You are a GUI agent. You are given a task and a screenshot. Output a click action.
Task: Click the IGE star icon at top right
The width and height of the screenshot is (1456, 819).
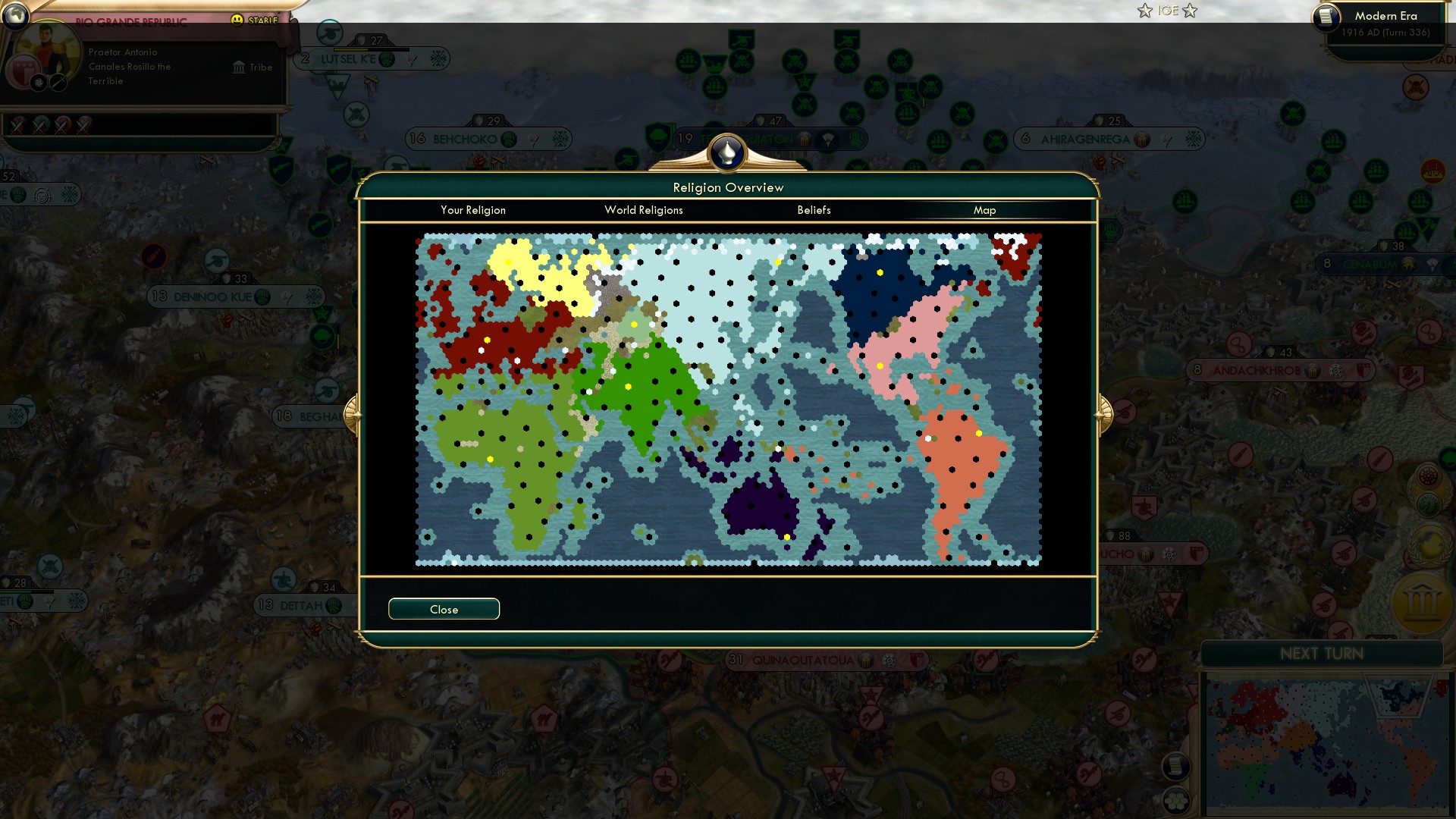pyautogui.click(x=1144, y=11)
